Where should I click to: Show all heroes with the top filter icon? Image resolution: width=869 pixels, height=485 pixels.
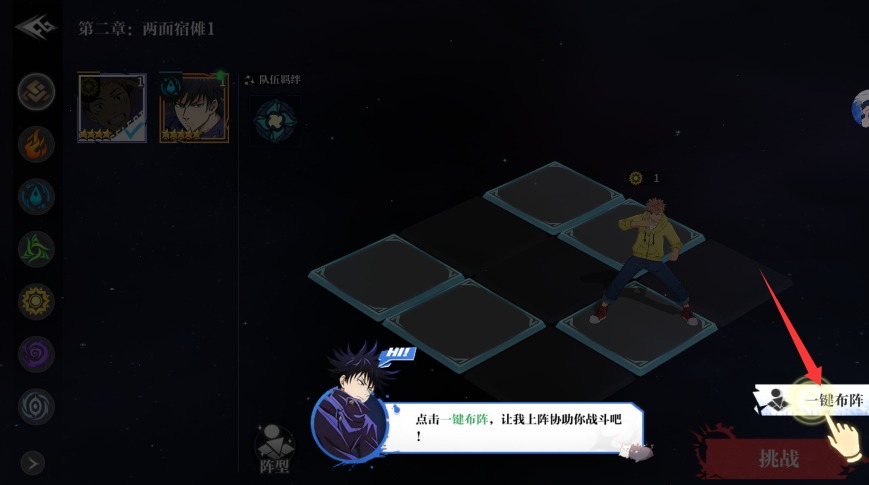click(36, 91)
